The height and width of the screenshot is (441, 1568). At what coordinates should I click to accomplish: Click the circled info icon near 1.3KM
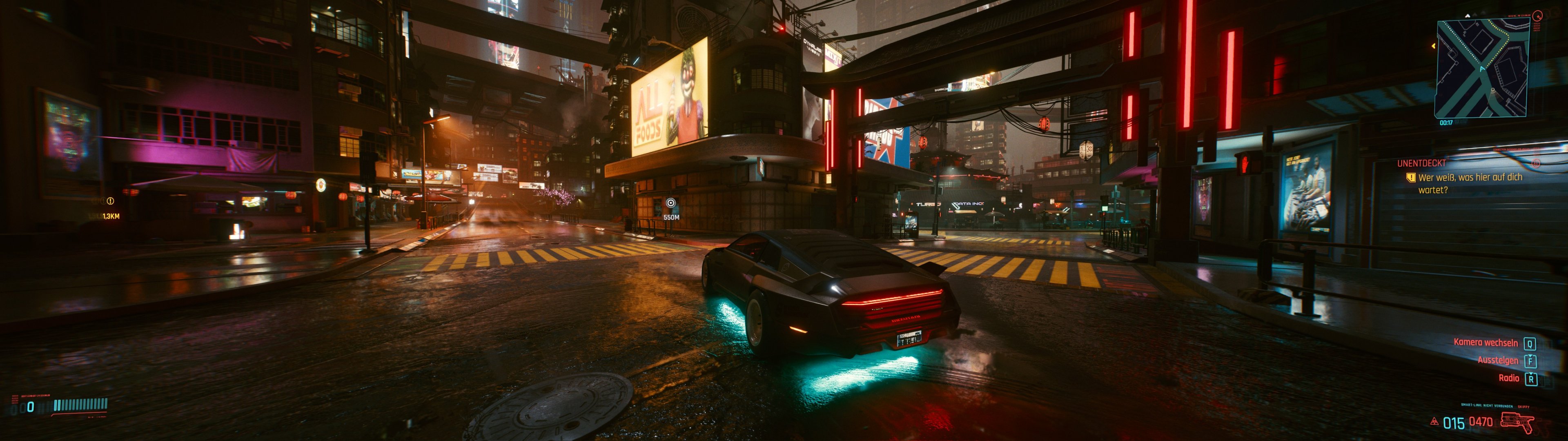point(110,201)
